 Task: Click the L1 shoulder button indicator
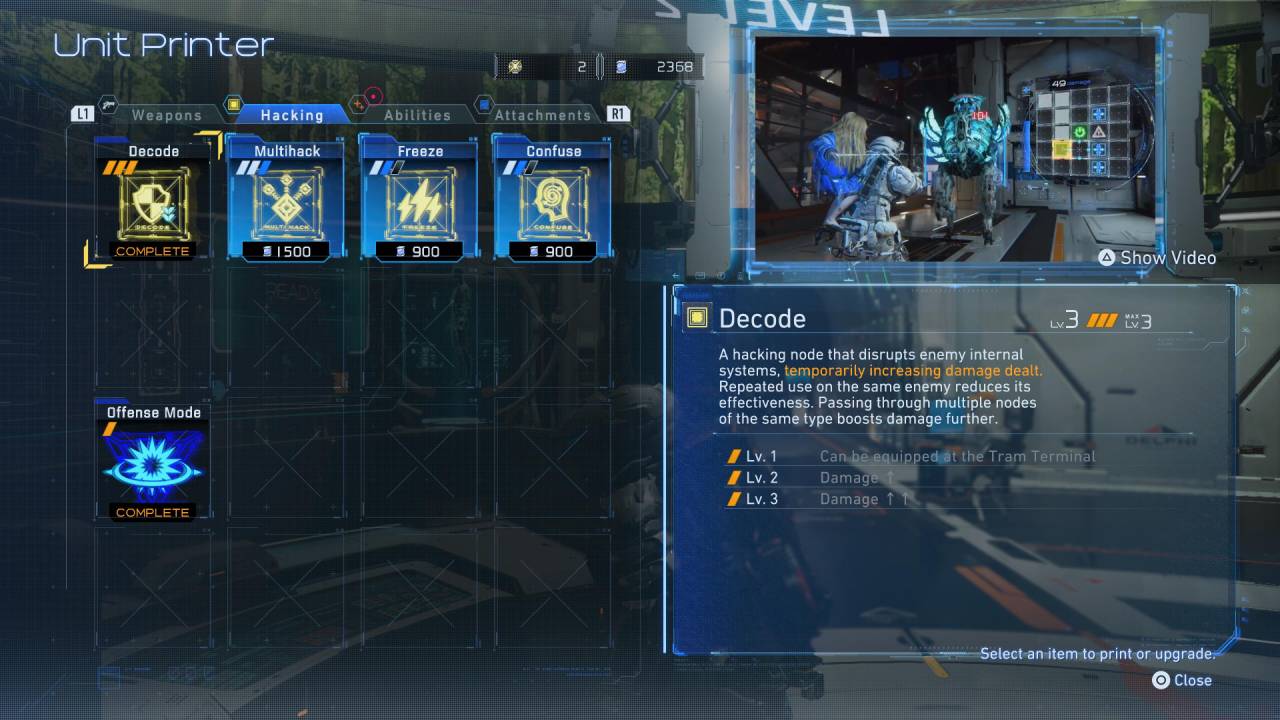point(82,114)
